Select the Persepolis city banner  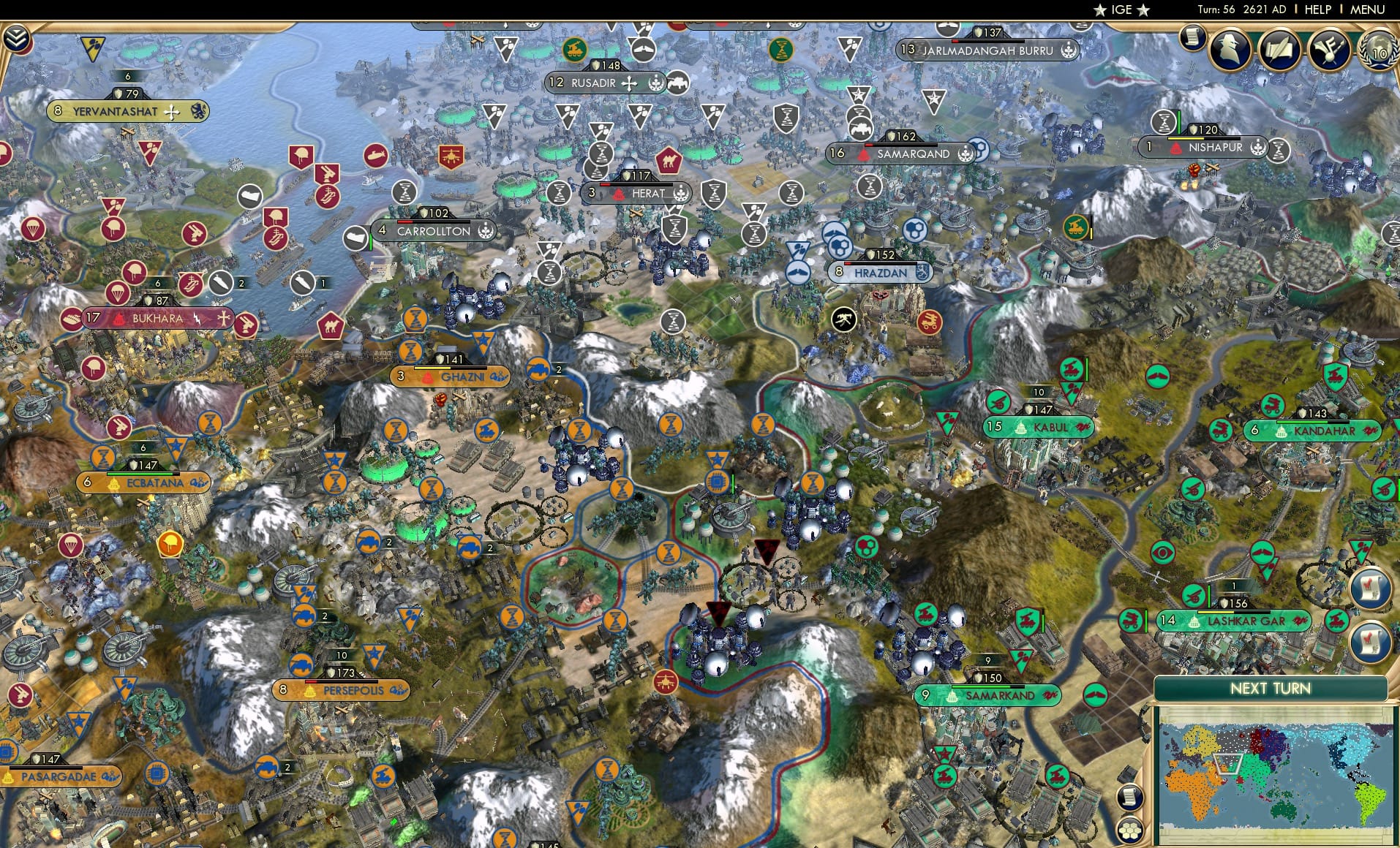coord(340,689)
